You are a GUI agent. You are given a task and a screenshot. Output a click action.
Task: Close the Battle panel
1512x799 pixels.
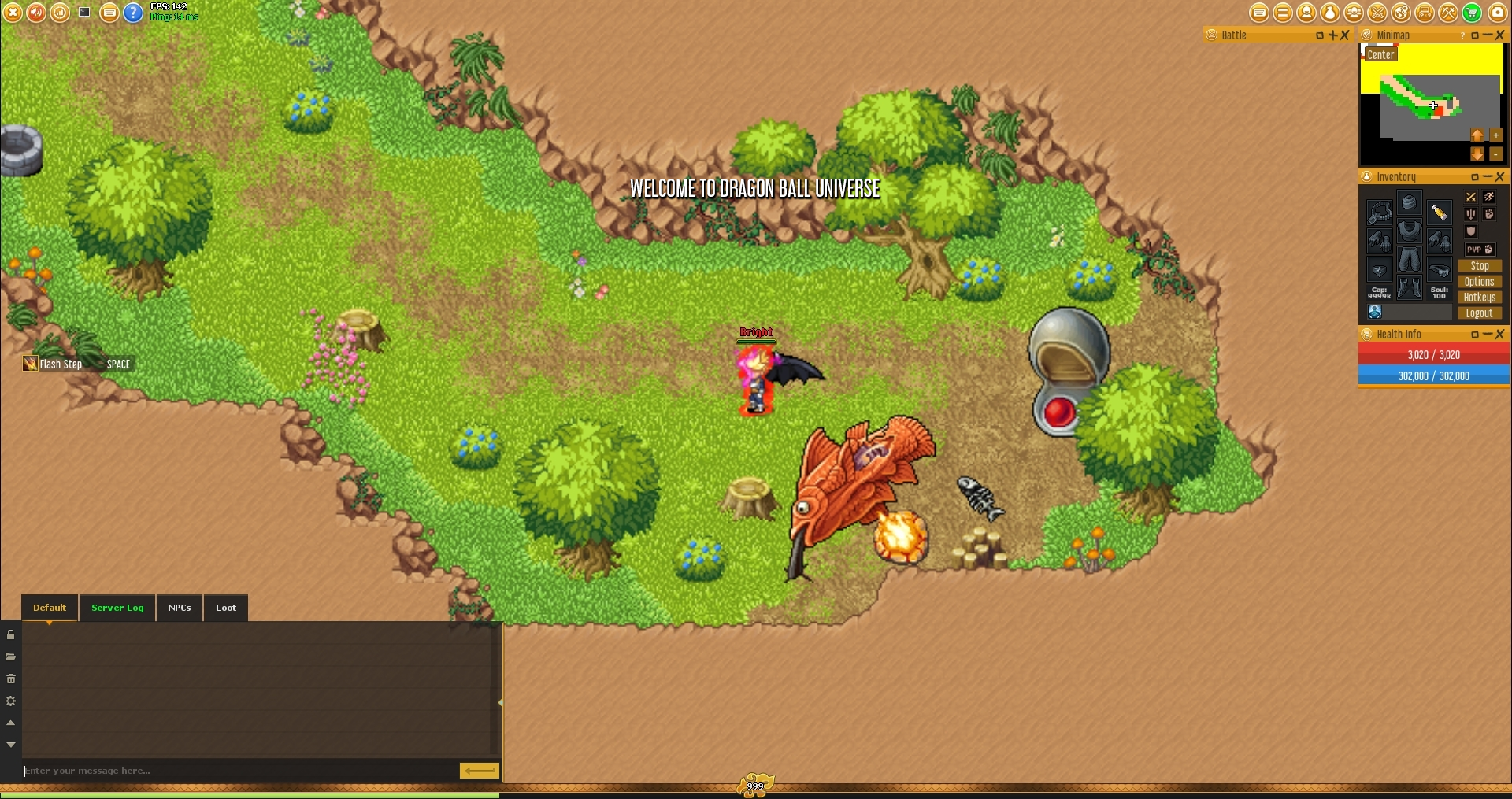pyautogui.click(x=1345, y=35)
